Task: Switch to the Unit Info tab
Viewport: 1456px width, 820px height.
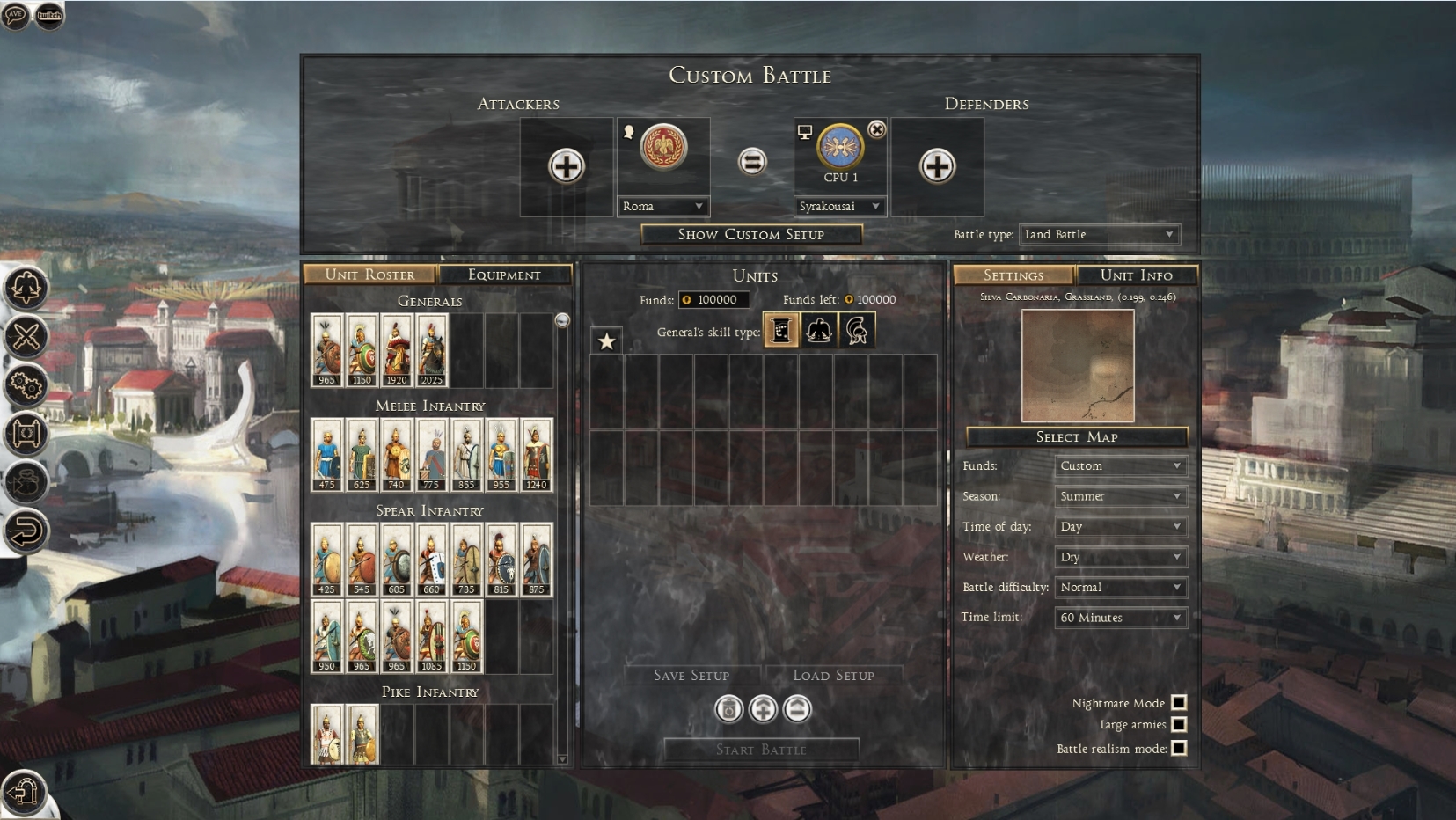Action: tap(1136, 275)
